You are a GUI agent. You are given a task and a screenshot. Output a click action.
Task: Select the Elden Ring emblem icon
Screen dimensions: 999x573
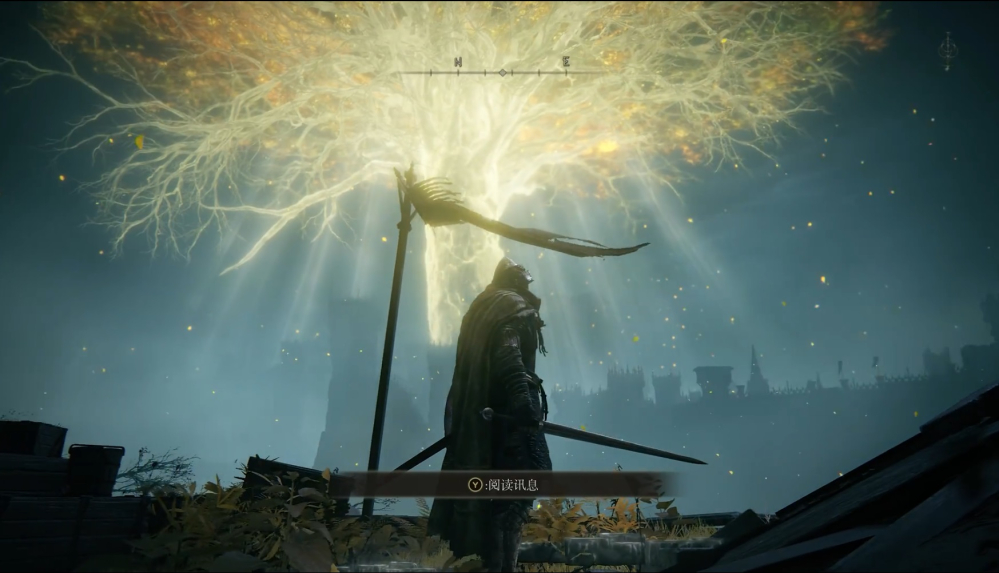pos(947,50)
